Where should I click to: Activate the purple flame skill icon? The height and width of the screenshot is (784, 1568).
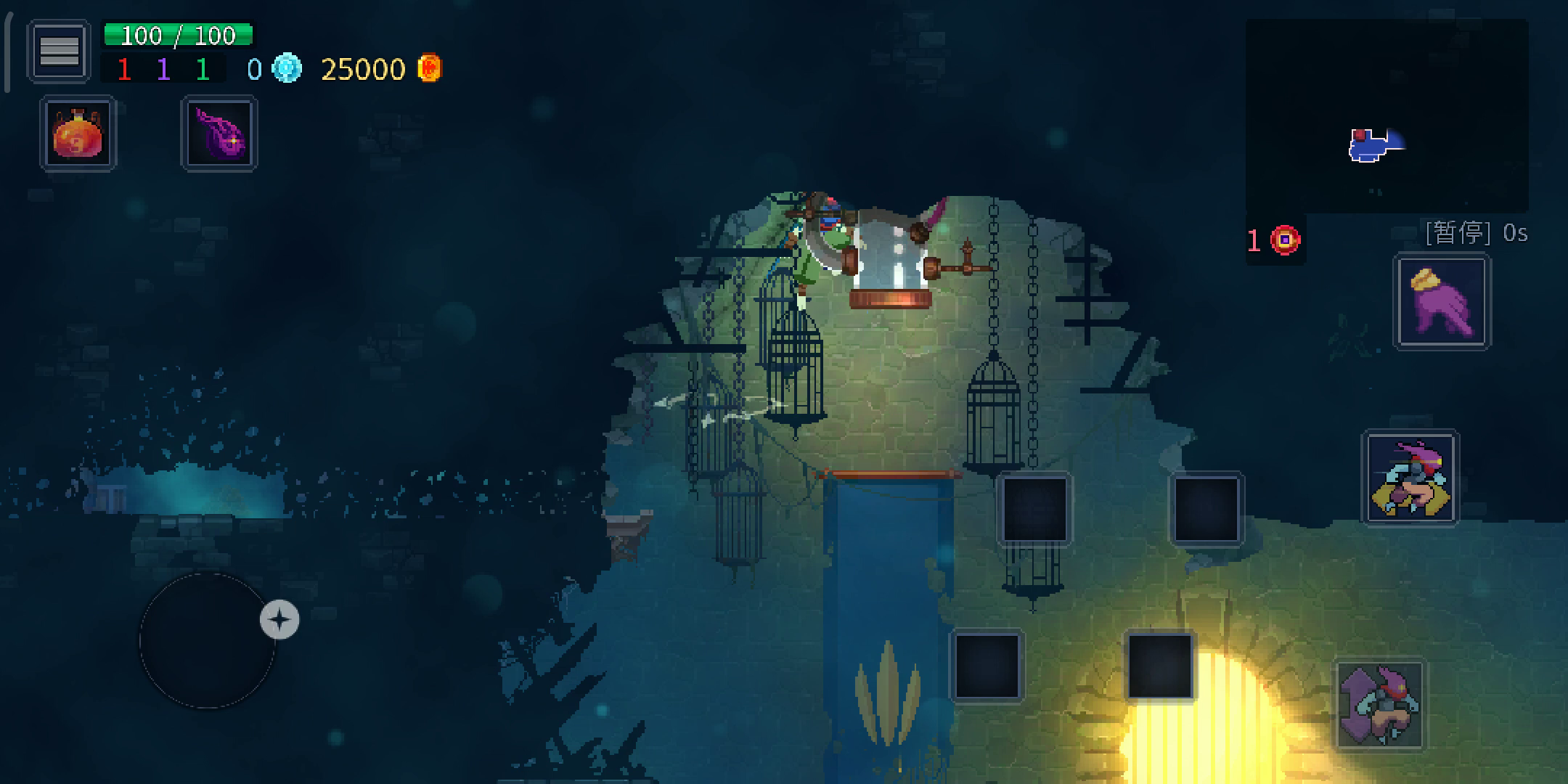[219, 134]
